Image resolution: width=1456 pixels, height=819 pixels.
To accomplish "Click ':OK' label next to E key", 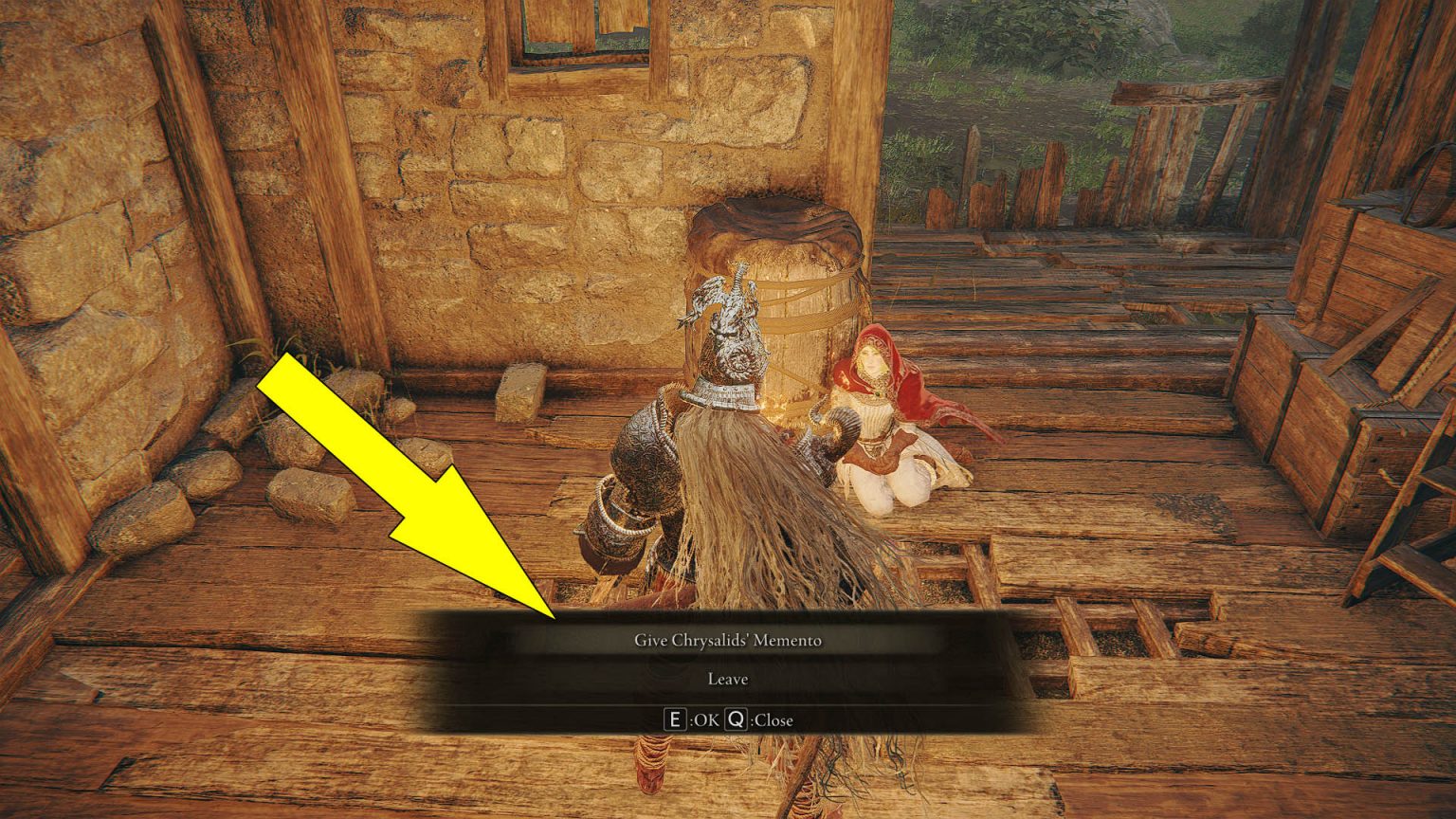I will pos(703,719).
